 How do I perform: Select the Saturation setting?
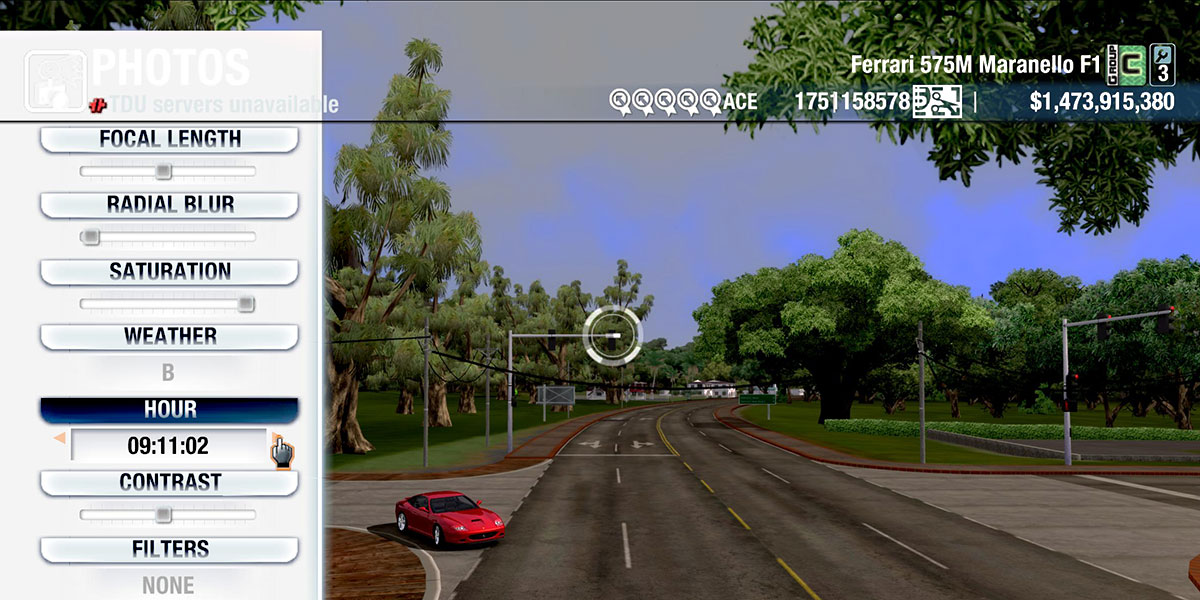(169, 272)
